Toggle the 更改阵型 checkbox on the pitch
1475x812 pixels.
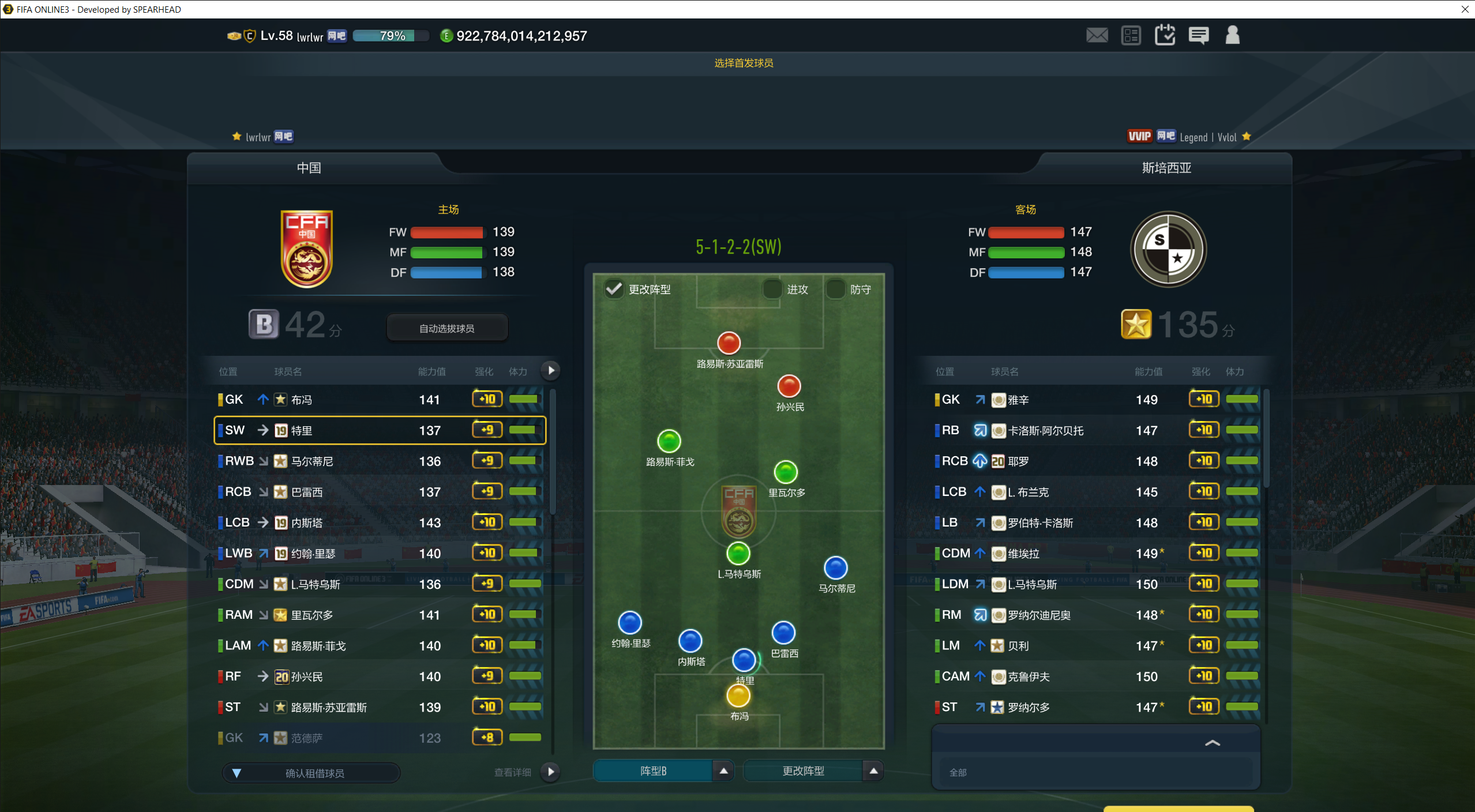coord(614,289)
